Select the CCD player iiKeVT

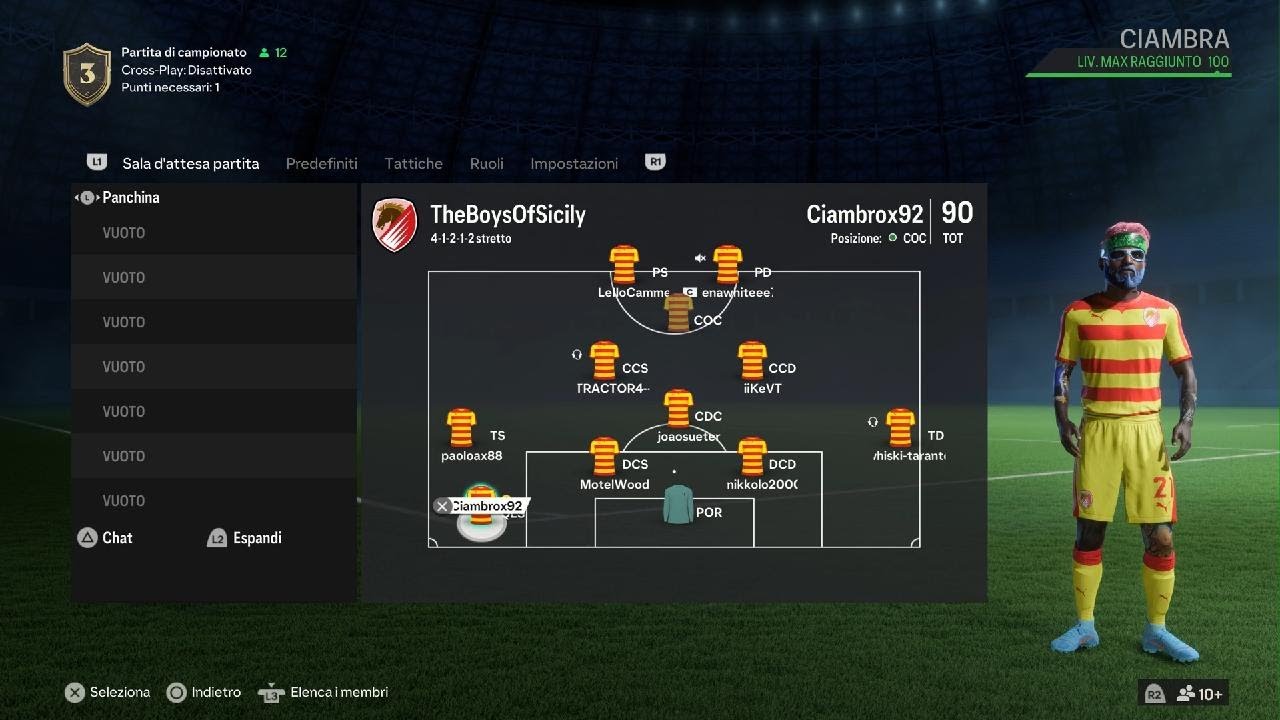pyautogui.click(x=751, y=361)
